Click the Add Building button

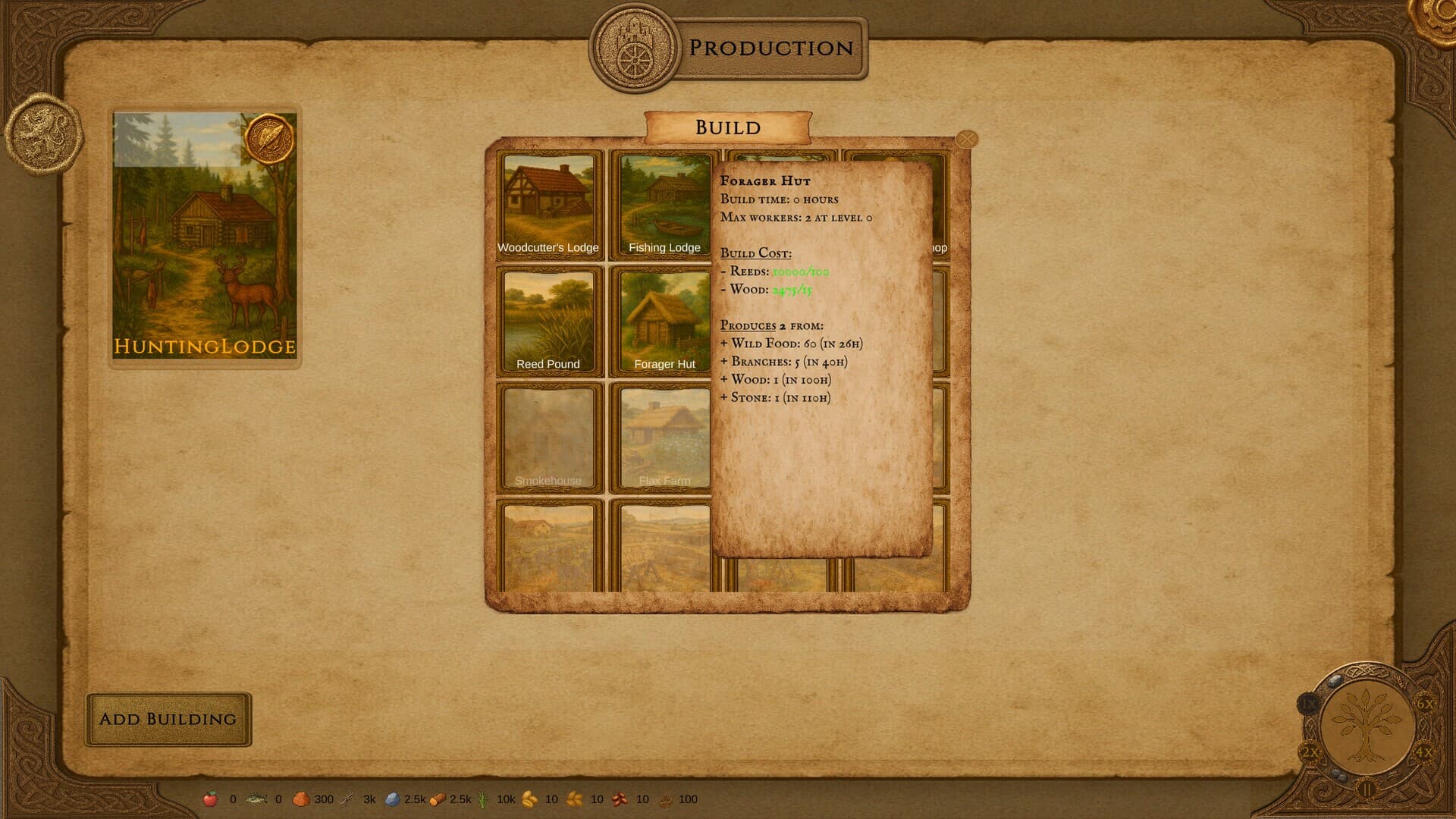coord(168,719)
